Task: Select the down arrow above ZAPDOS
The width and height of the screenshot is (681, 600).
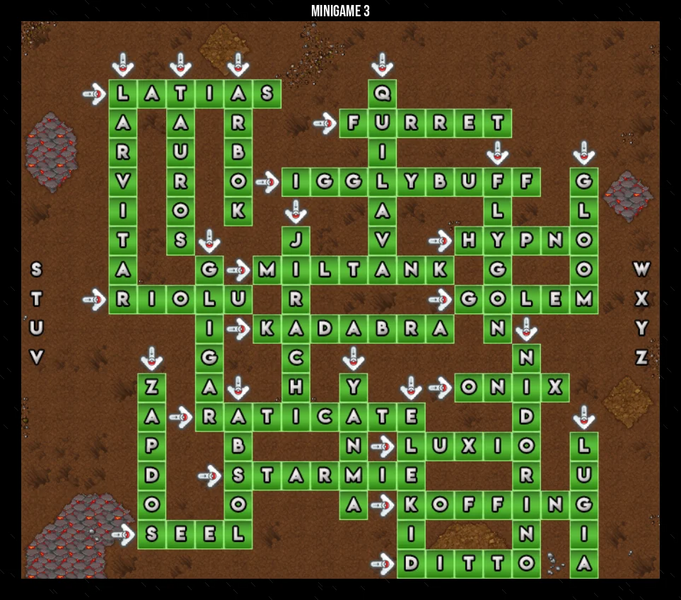Action: tap(151, 357)
